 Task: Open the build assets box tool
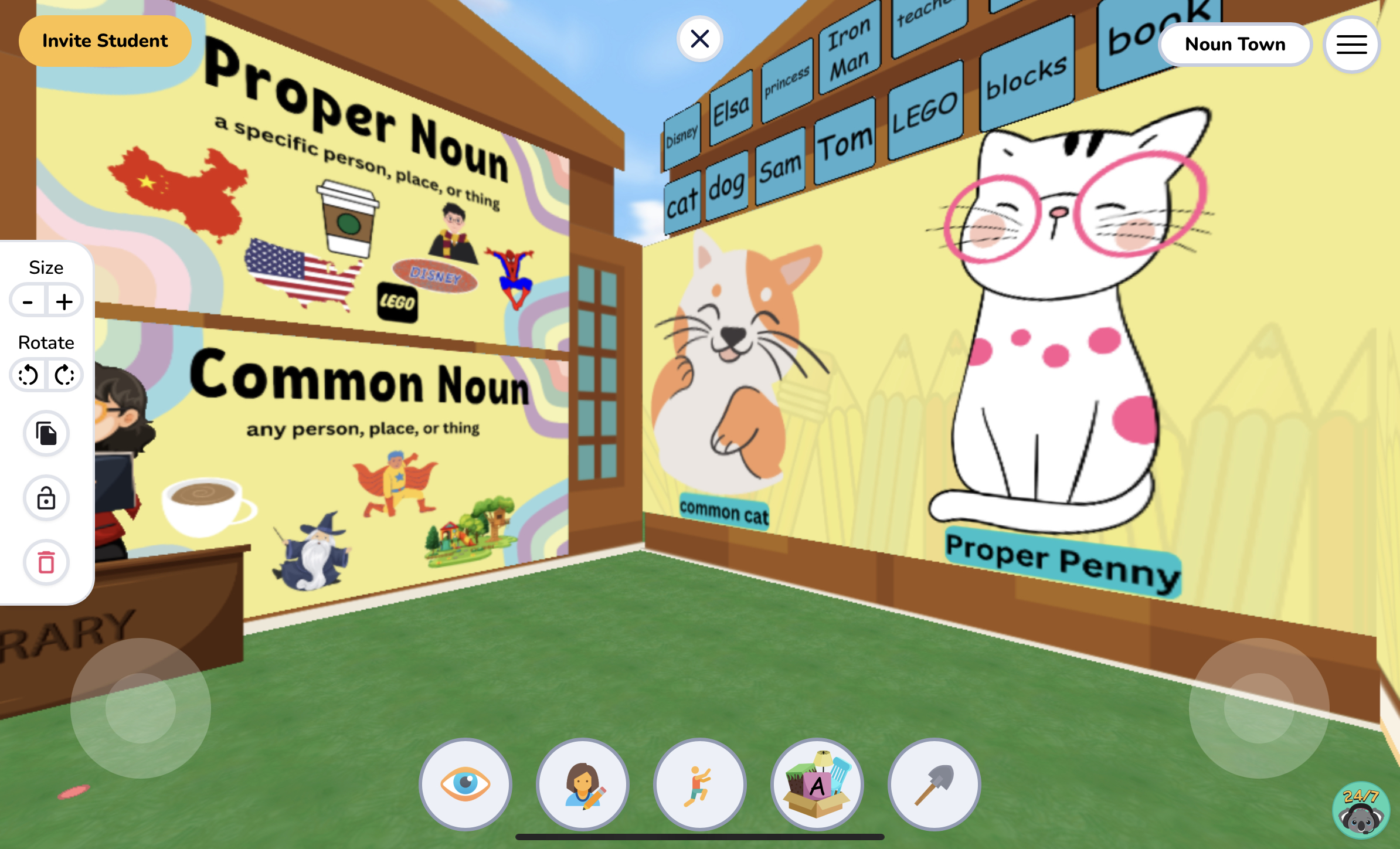[x=817, y=785]
